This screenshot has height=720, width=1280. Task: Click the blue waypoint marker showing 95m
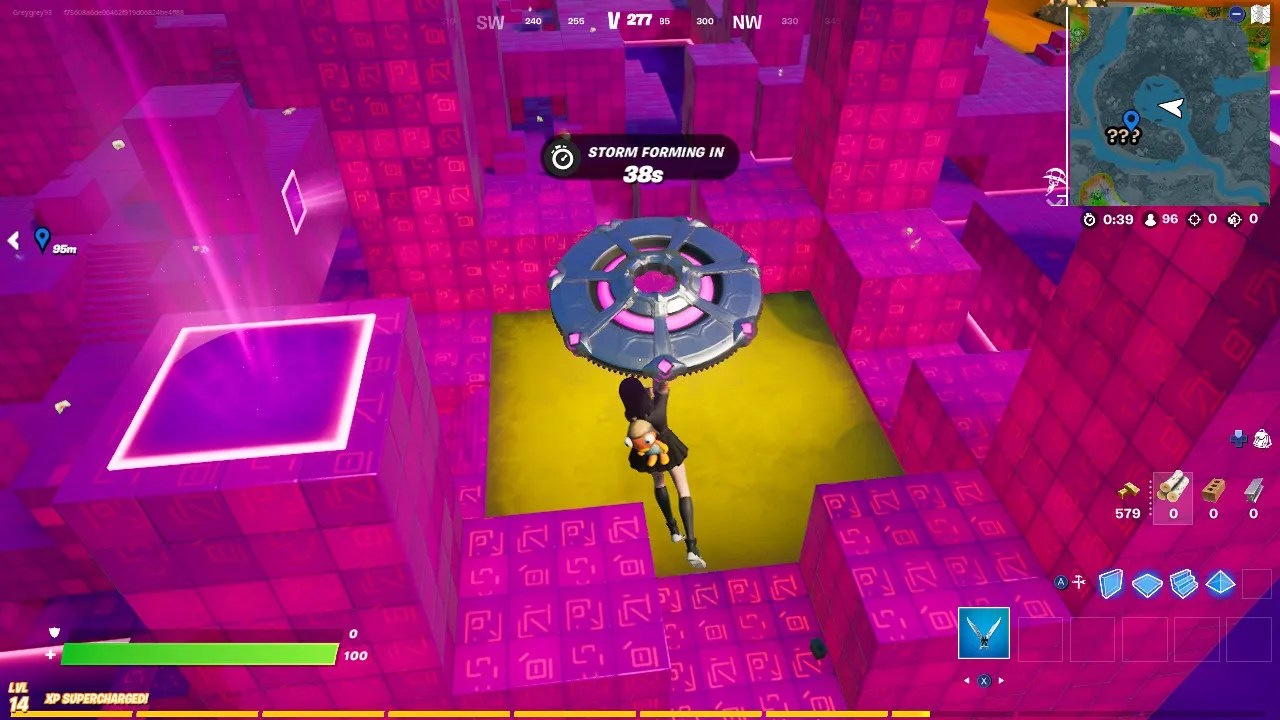[x=42, y=240]
